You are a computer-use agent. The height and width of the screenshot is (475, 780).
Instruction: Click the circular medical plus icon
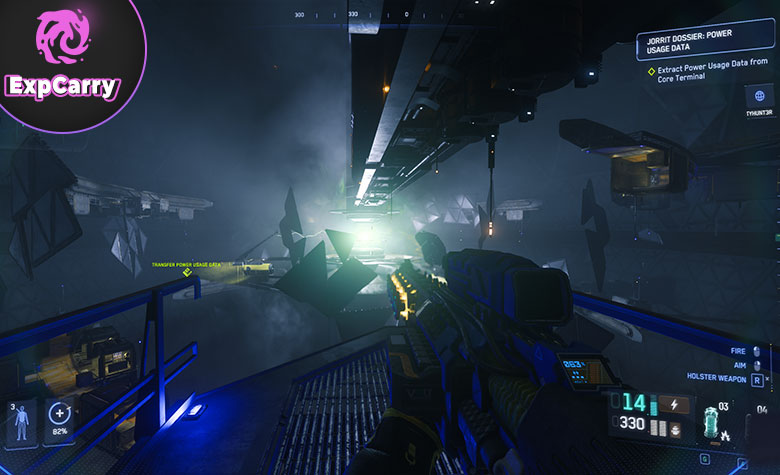pos(59,417)
